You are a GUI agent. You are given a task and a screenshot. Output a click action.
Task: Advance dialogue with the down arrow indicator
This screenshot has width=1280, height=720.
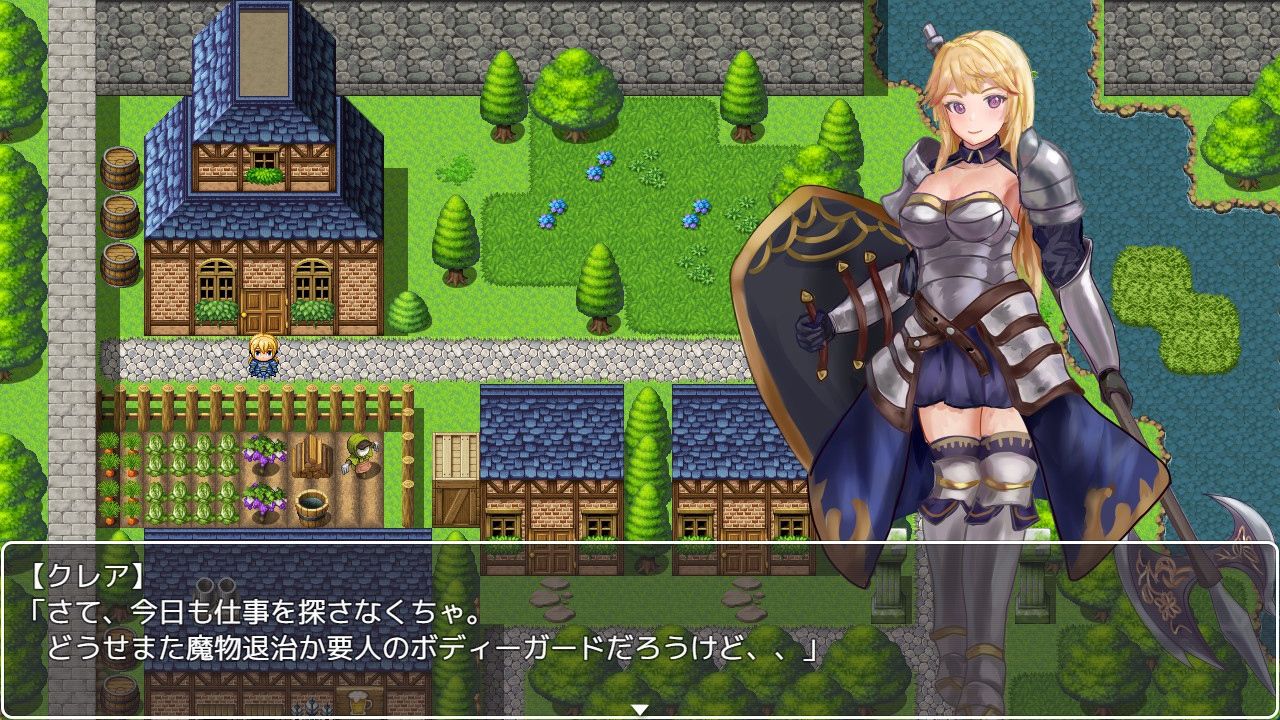point(639,706)
